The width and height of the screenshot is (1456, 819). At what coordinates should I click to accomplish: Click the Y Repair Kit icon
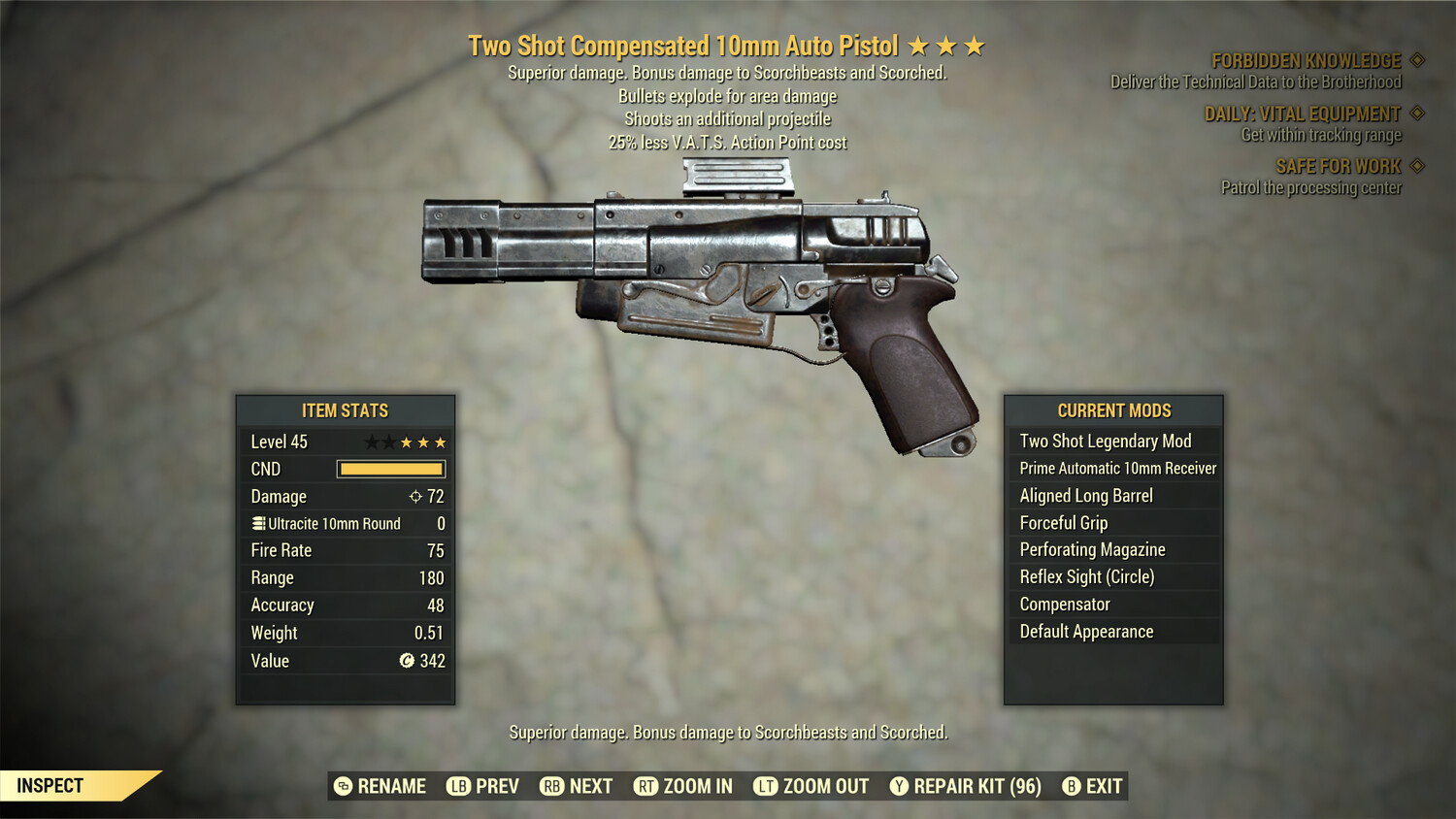(898, 786)
